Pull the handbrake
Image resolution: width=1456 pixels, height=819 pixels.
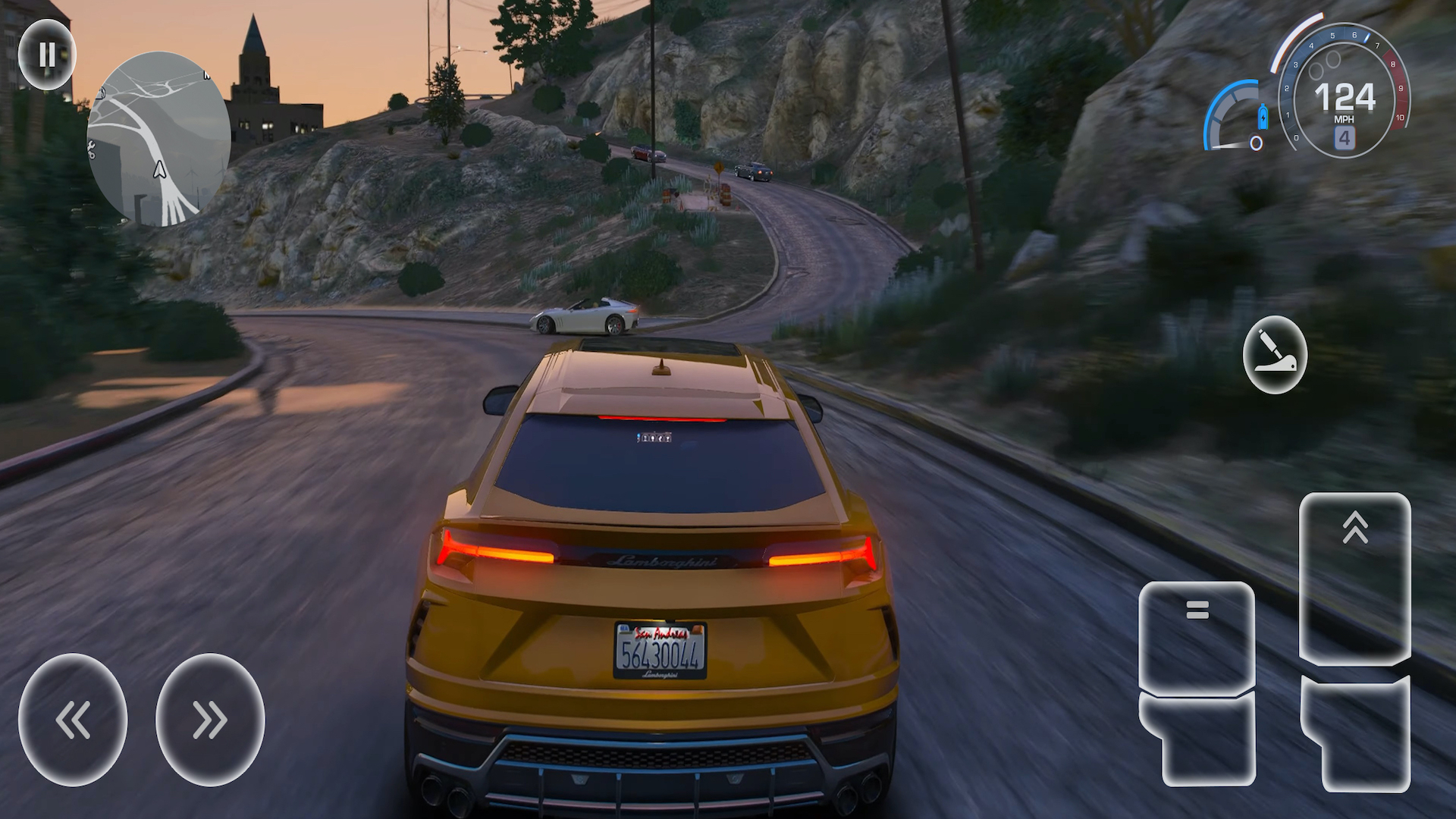pos(1275,355)
